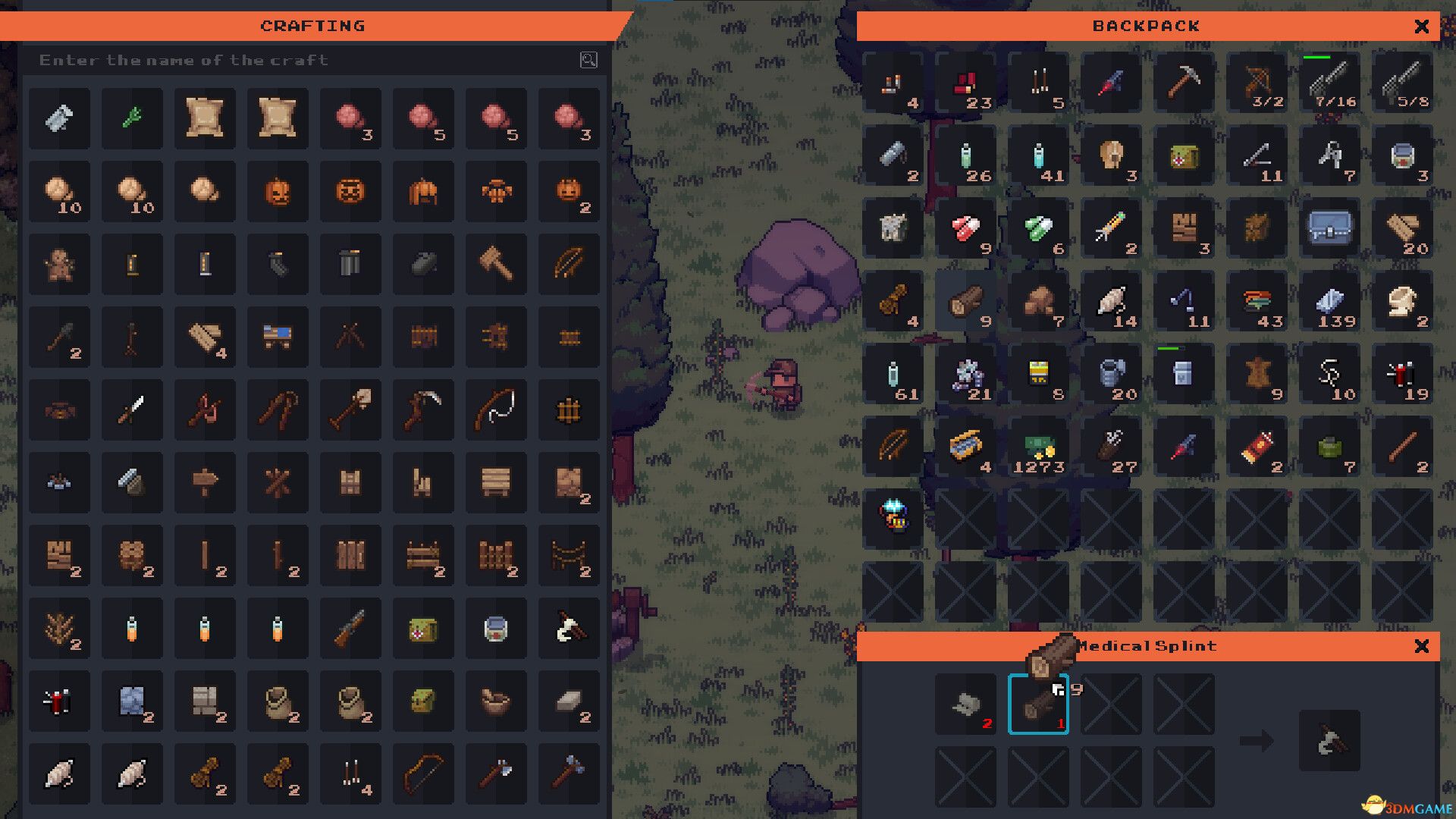Select the cloth ingredient slot requiring 2
The image size is (1456, 819).
(965, 704)
